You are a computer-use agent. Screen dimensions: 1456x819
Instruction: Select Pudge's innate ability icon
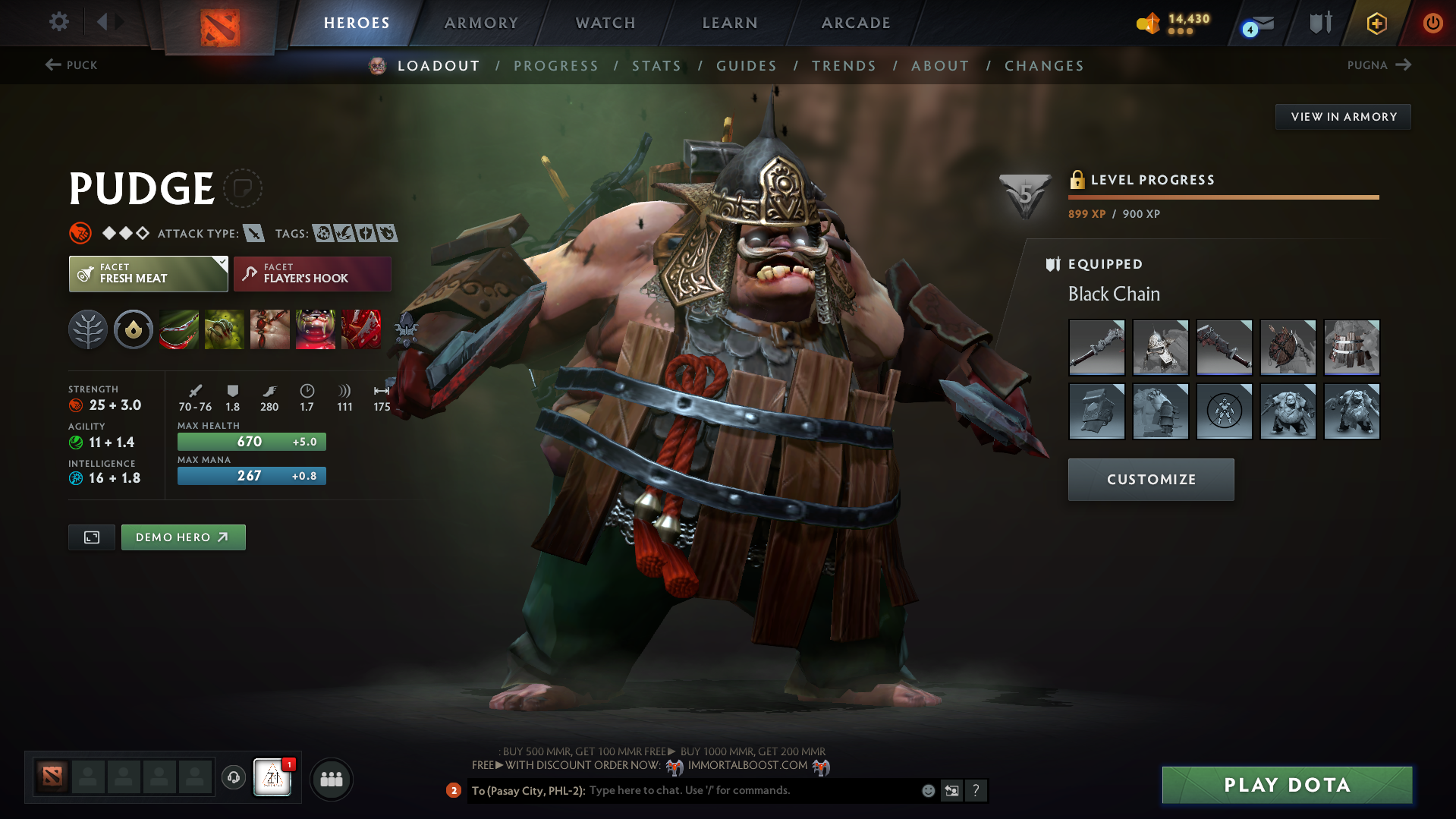[134, 329]
